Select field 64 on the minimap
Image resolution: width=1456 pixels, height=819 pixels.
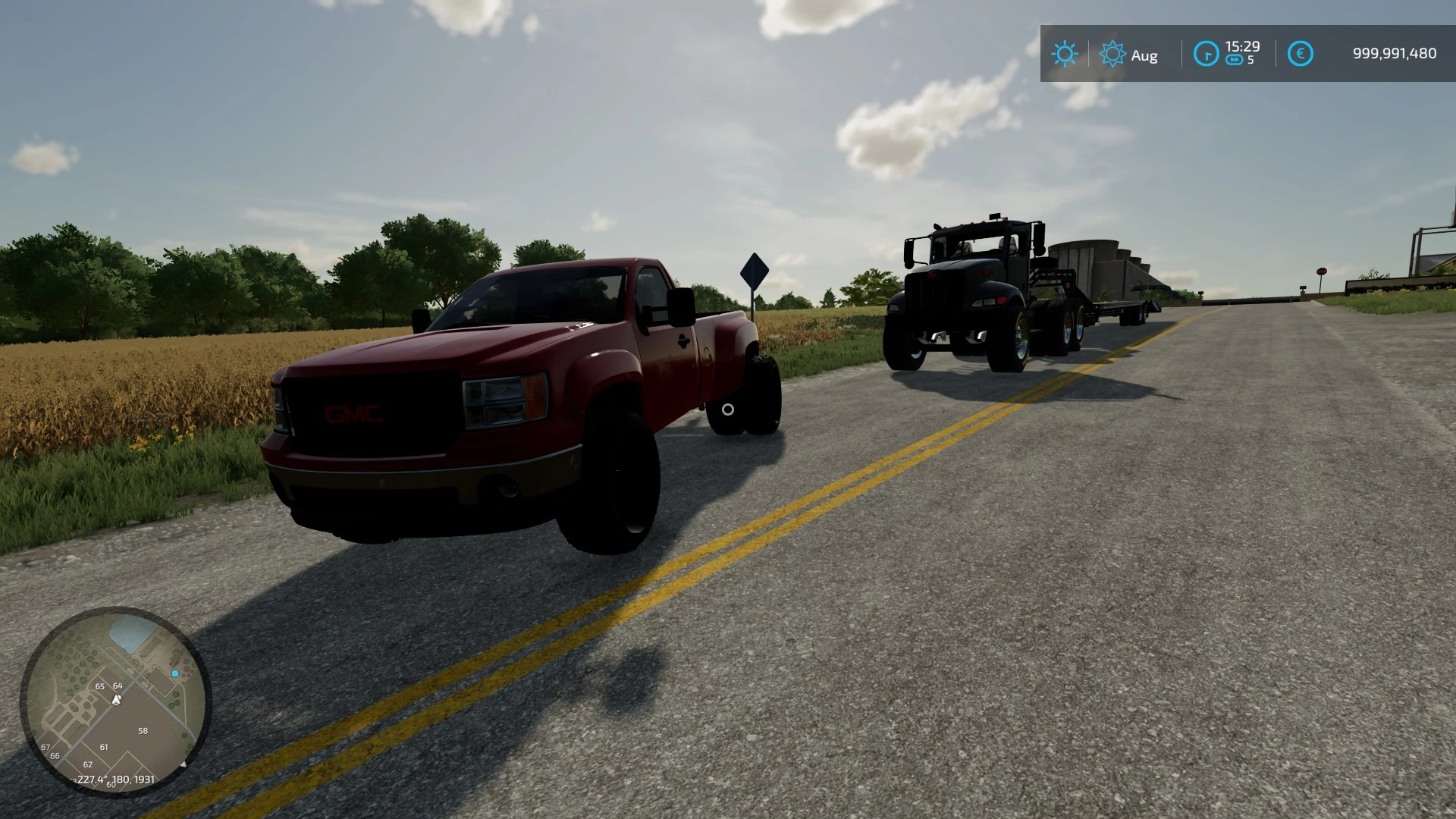coord(118,686)
